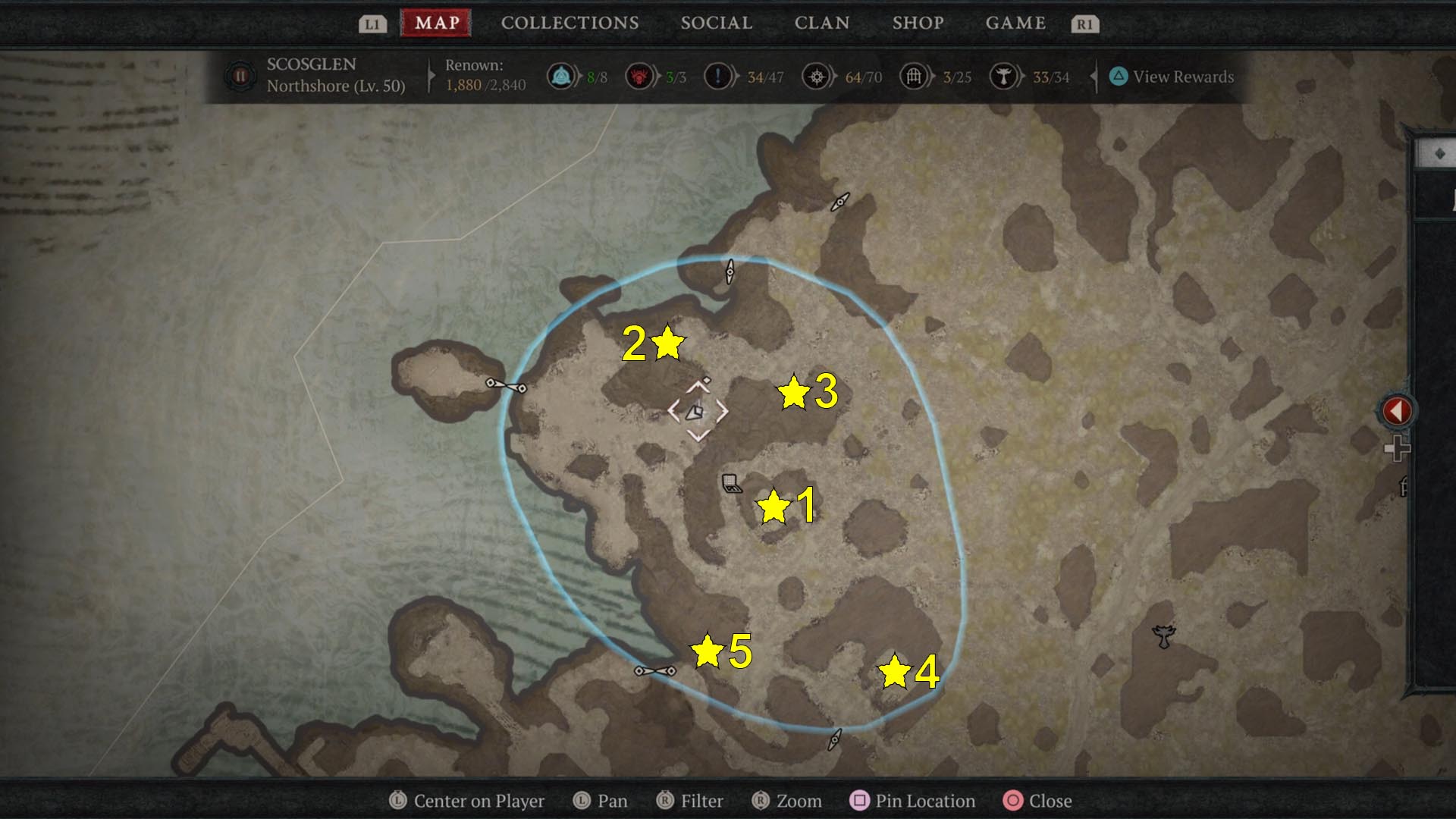This screenshot has height=819, width=1456.
Task: Select the Dungeons gate icon showing 3/25
Action: [x=913, y=76]
